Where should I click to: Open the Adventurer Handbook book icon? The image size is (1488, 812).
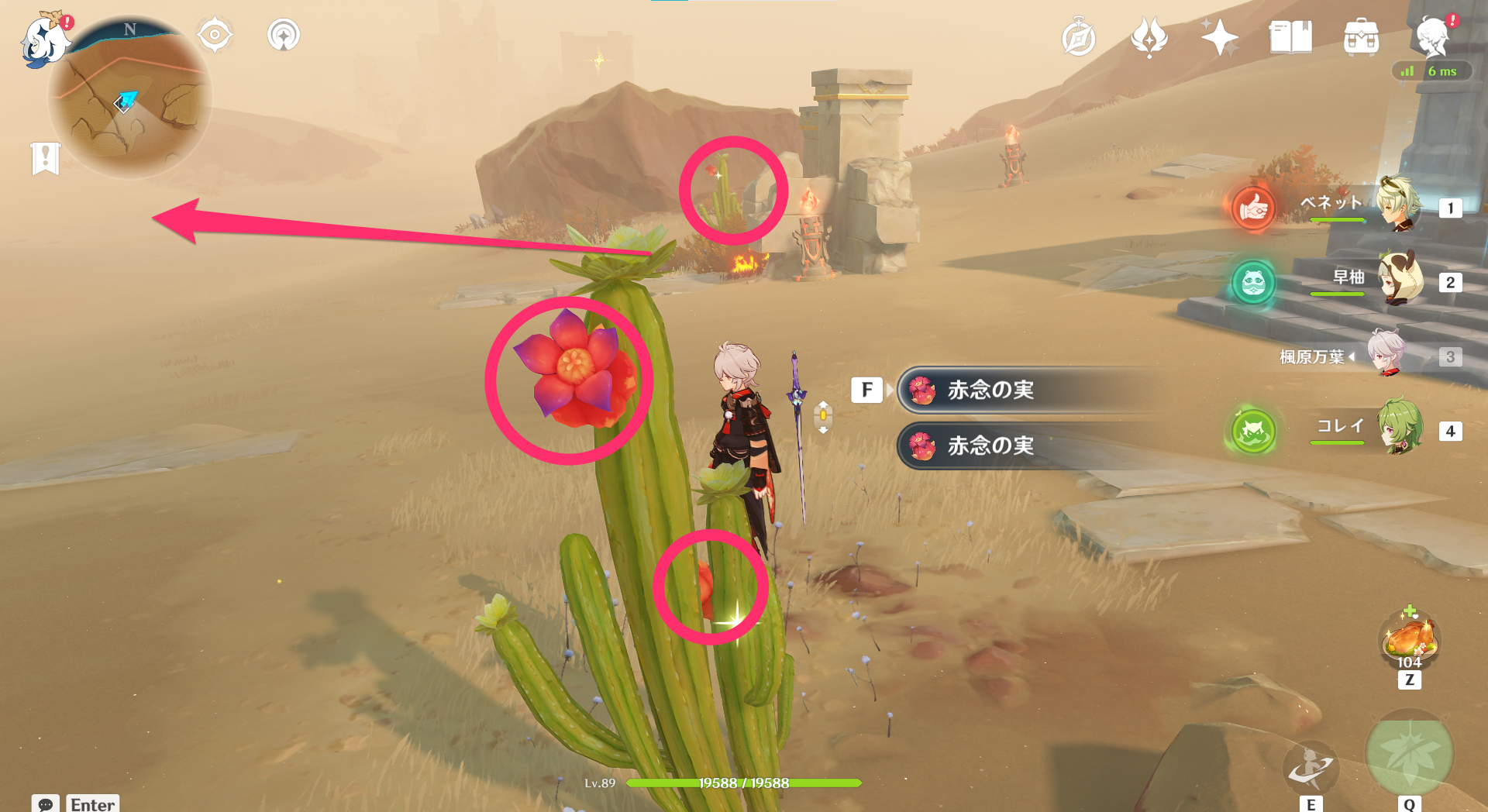click(x=1290, y=37)
